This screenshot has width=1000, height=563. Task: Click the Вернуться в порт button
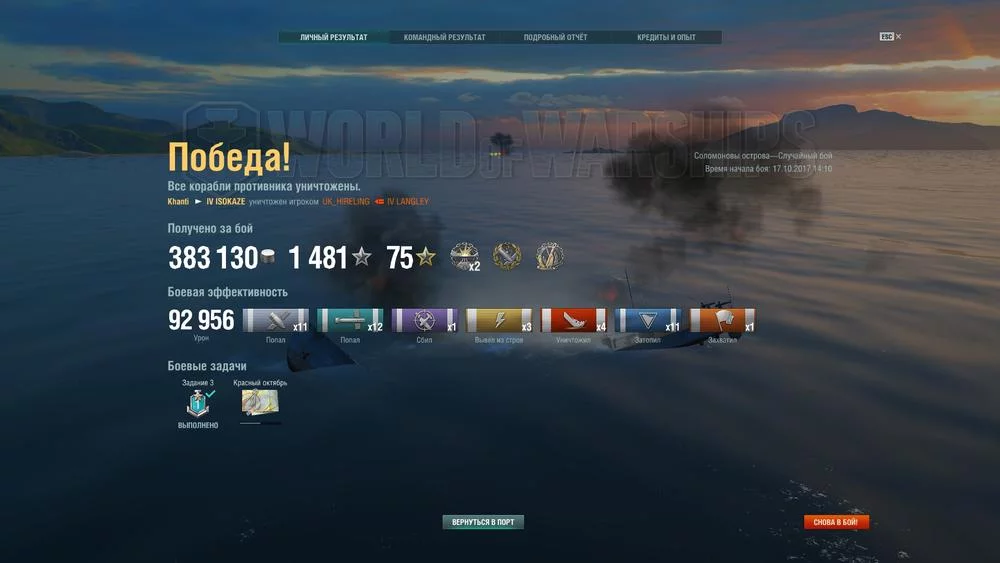click(x=483, y=522)
